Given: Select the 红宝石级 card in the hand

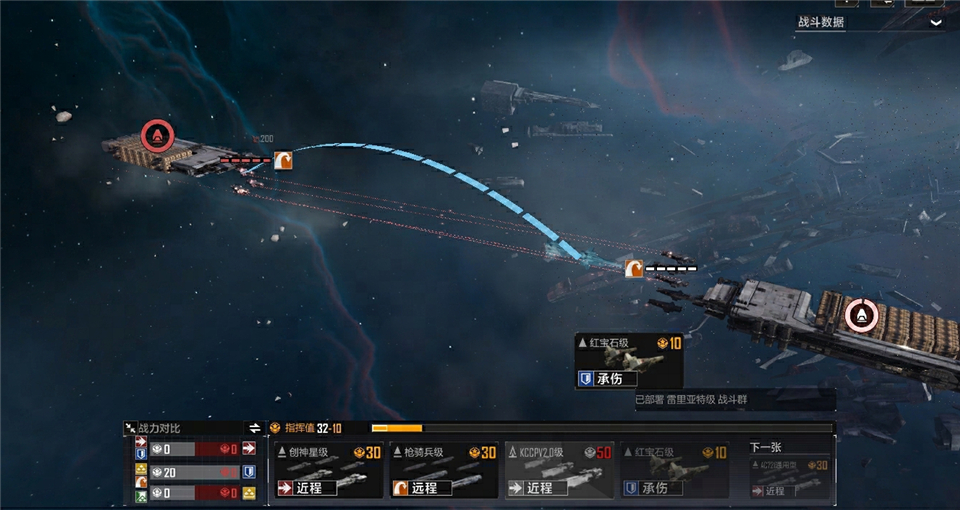Looking at the screenshot, I should point(673,470).
